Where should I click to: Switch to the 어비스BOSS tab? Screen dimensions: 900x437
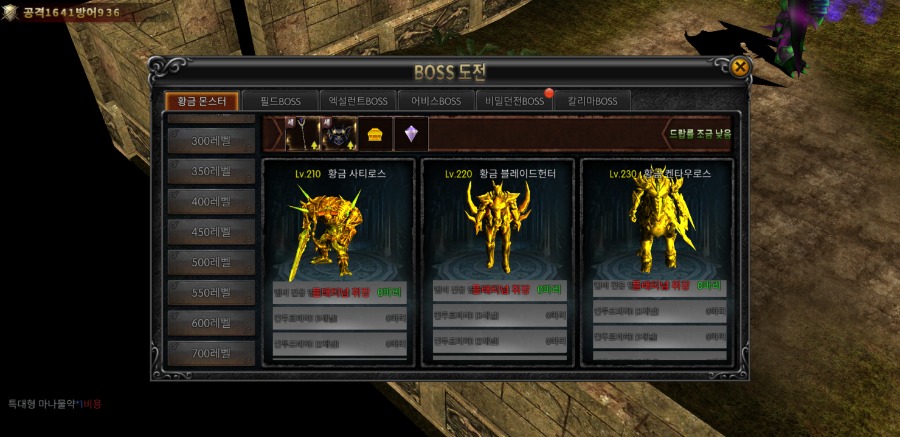pos(435,101)
